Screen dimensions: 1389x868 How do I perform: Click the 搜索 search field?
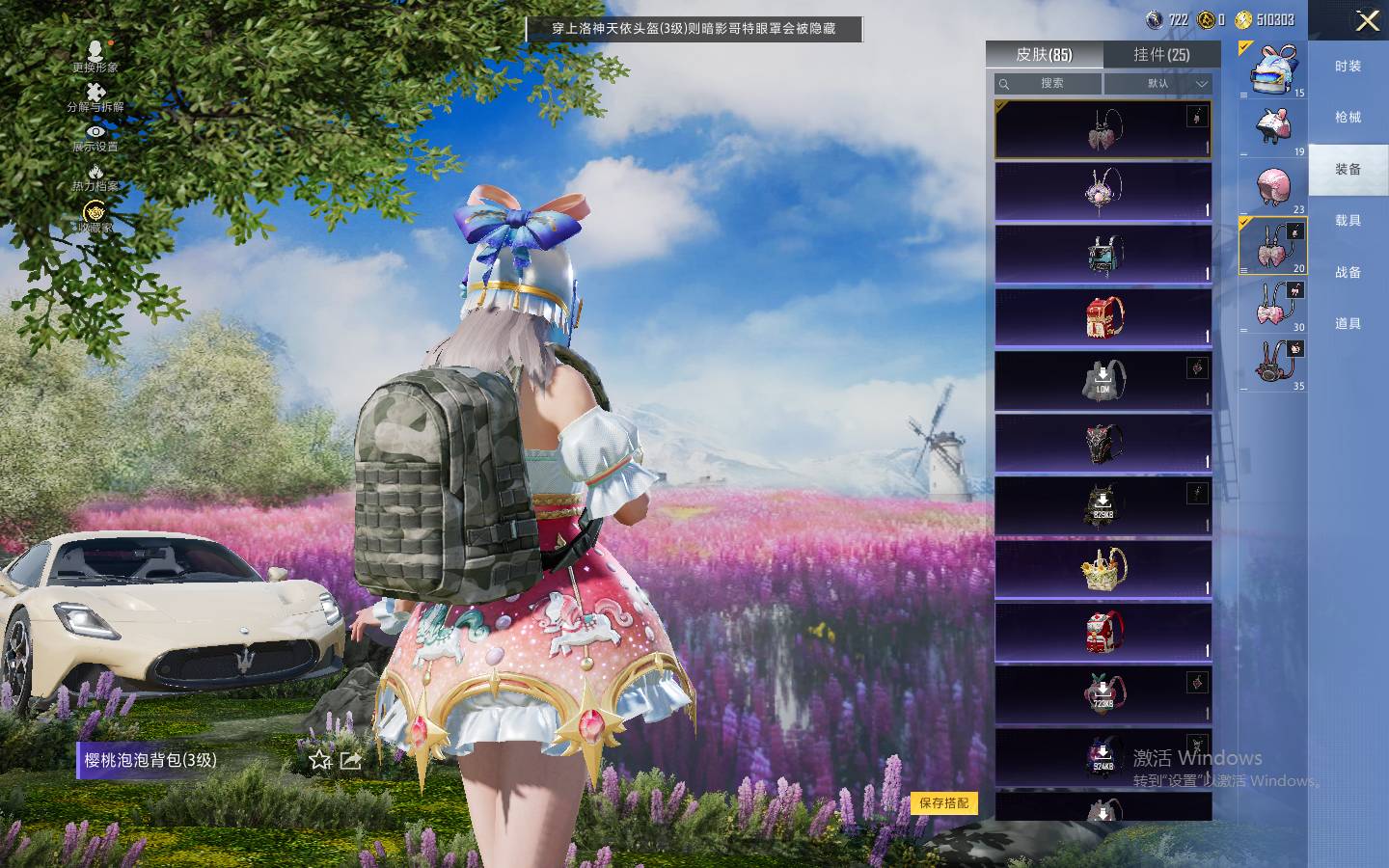click(x=1049, y=84)
